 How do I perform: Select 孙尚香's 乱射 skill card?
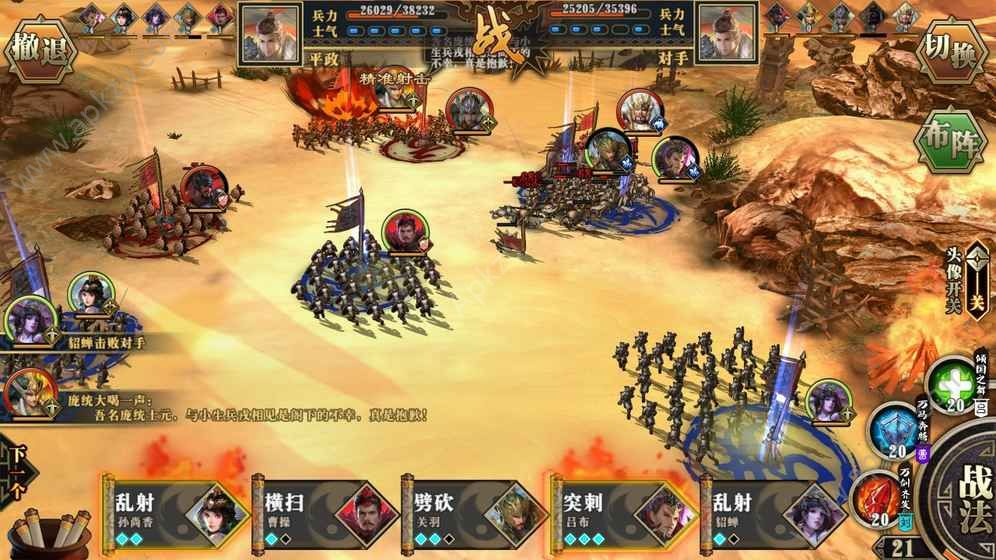pos(176,510)
